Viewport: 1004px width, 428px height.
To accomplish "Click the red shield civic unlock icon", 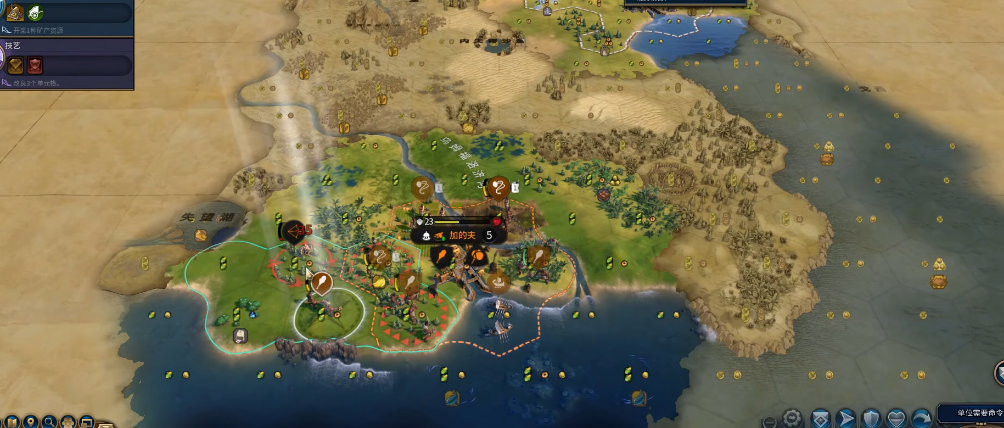I will [x=35, y=66].
